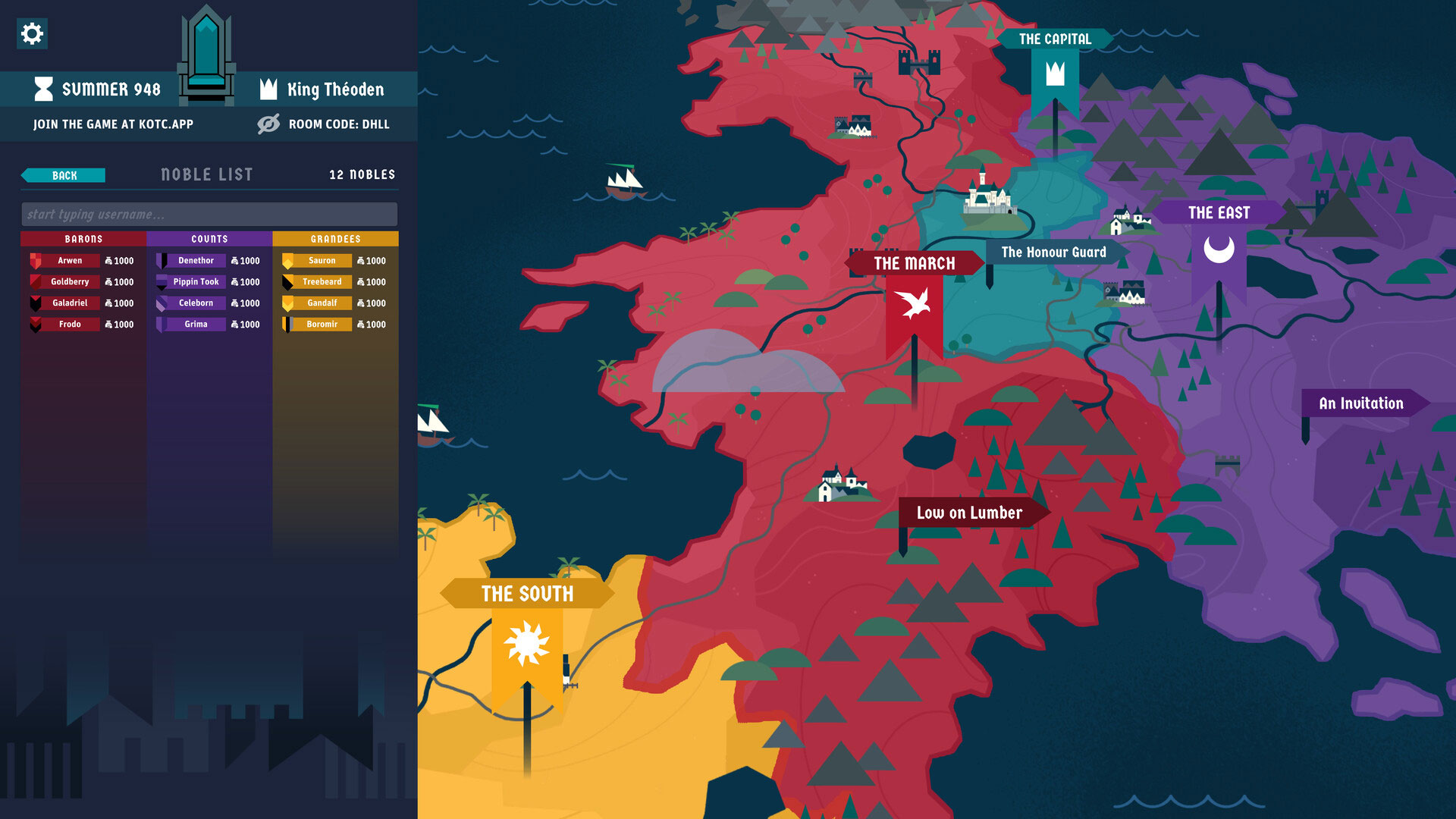Pick Baron Frodo from the list
The image size is (1456, 819).
point(70,325)
